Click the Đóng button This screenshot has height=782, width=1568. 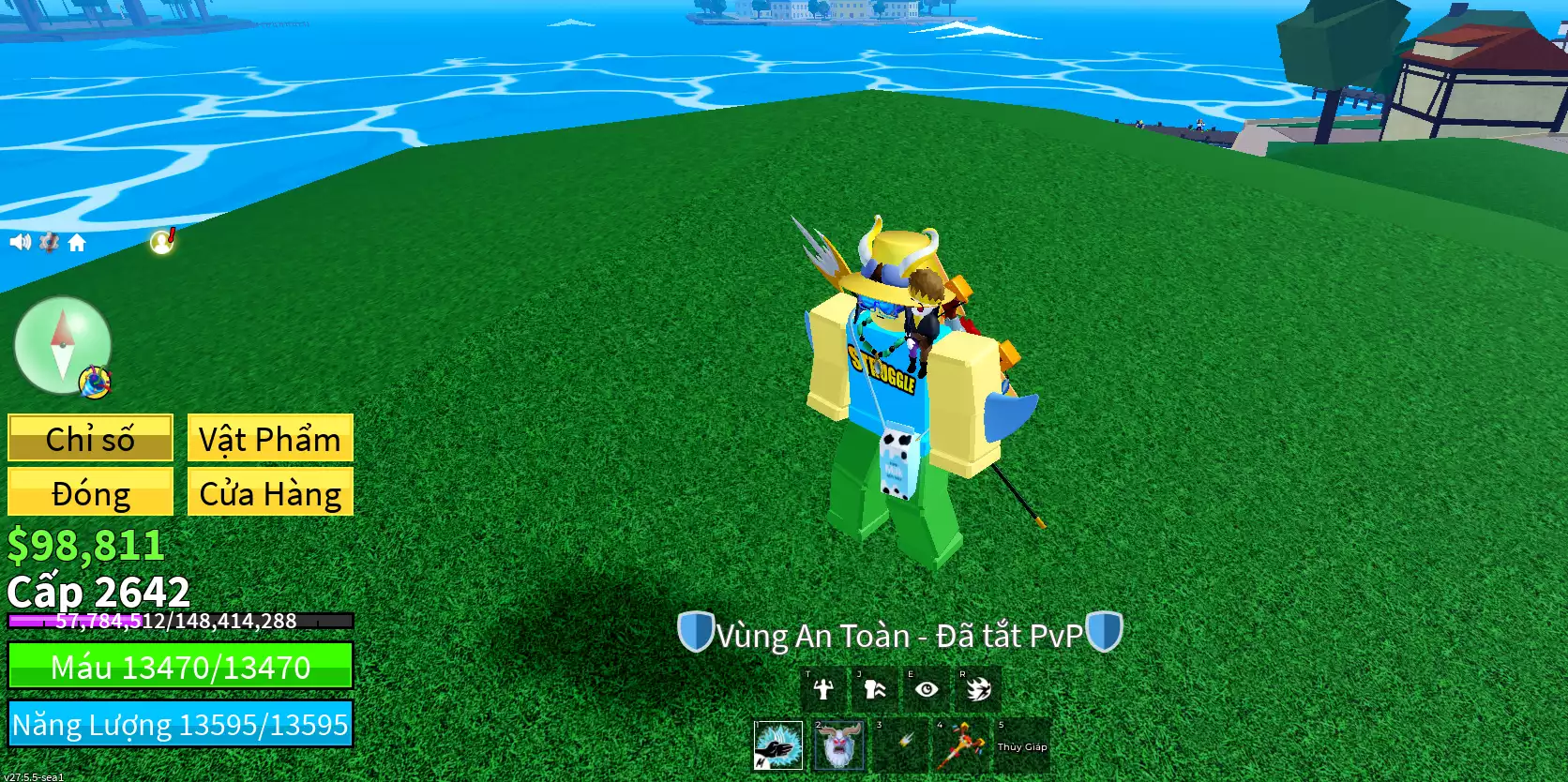coord(90,492)
